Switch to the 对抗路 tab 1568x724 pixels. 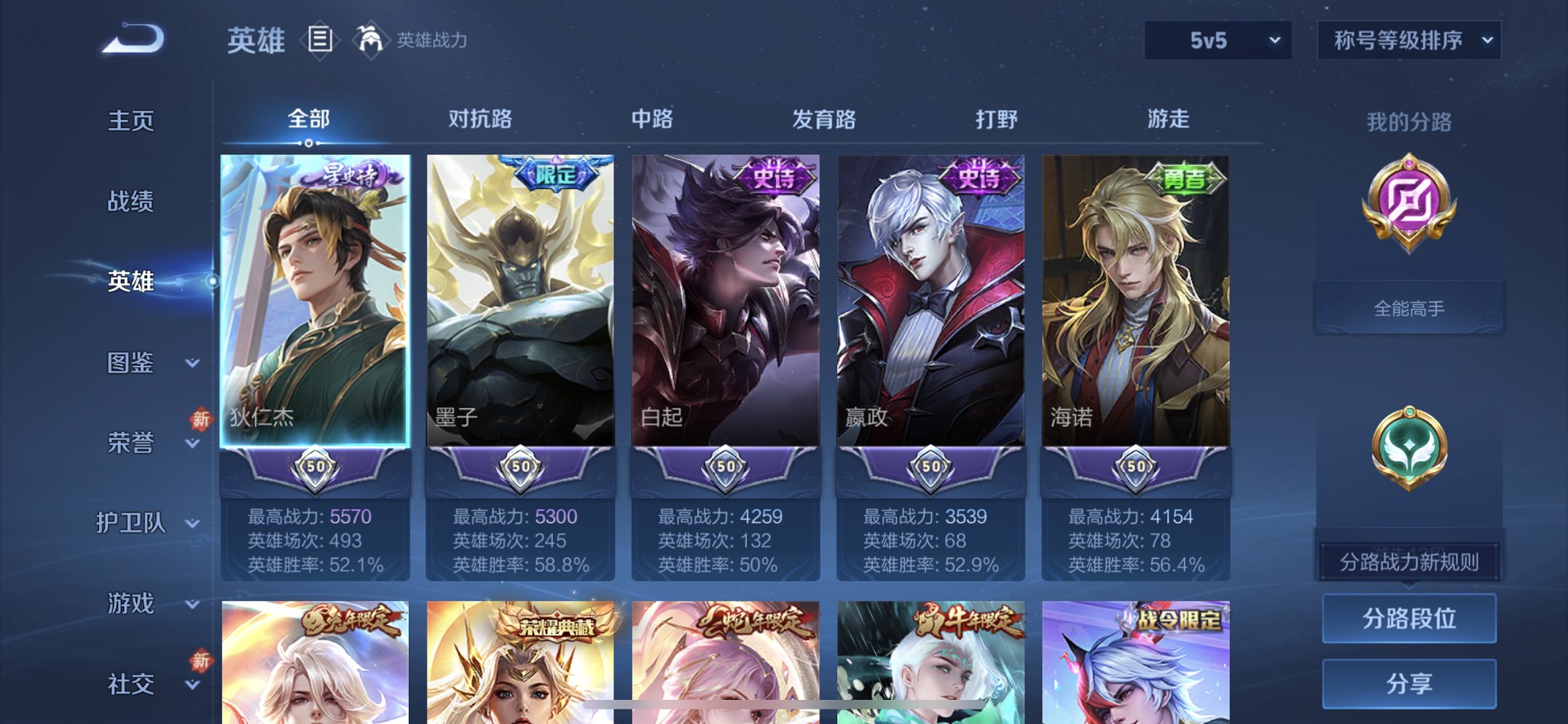point(482,119)
